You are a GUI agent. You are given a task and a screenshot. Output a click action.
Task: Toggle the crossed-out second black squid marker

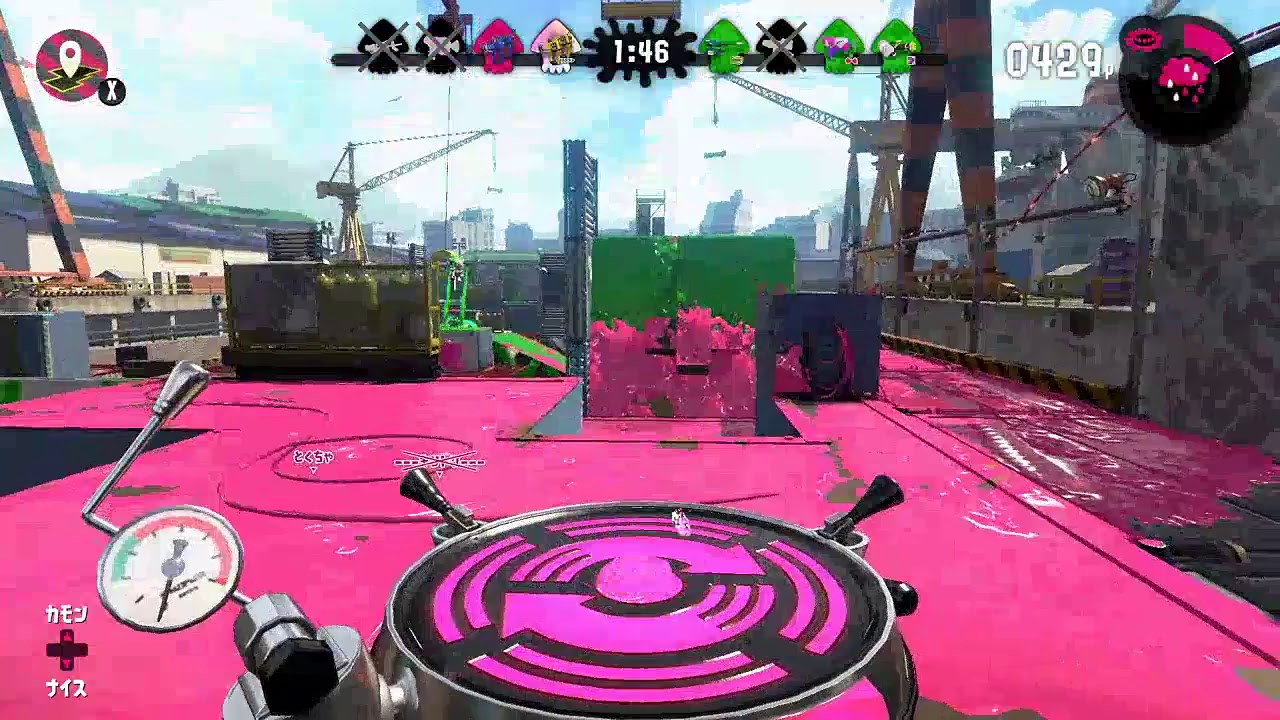441,45
